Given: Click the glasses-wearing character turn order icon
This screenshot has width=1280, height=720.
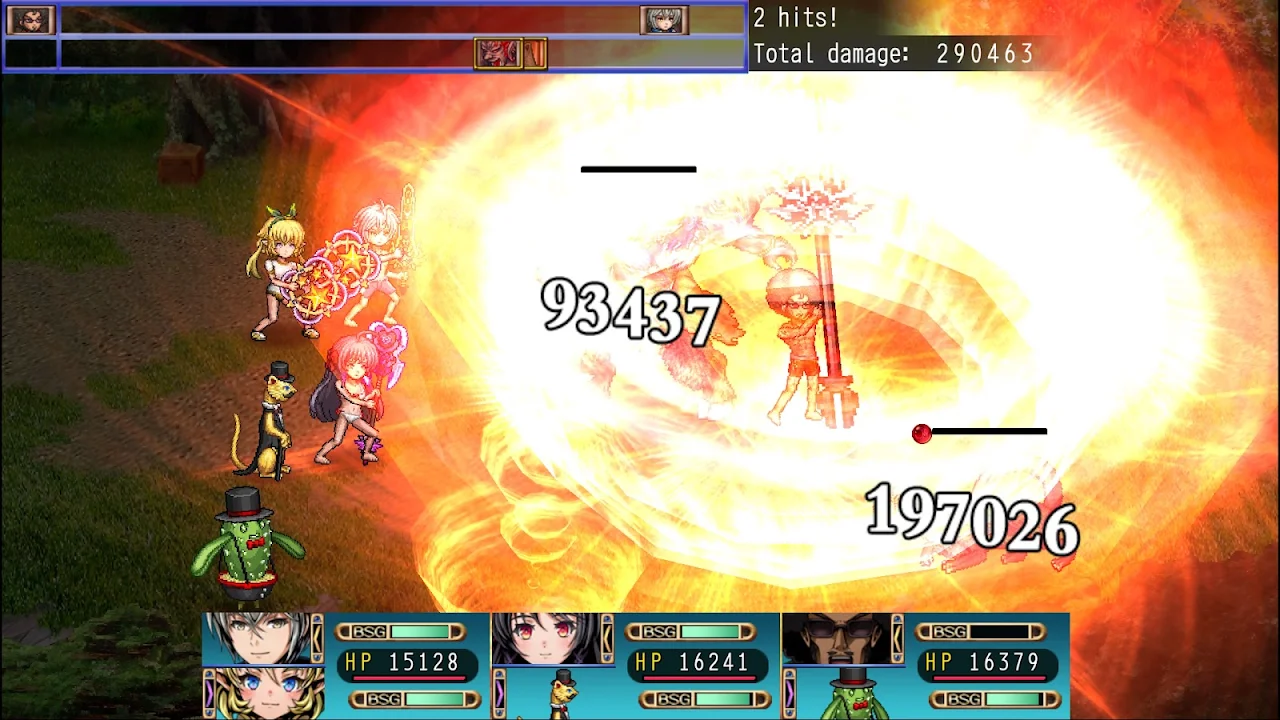Looking at the screenshot, I should (30, 20).
